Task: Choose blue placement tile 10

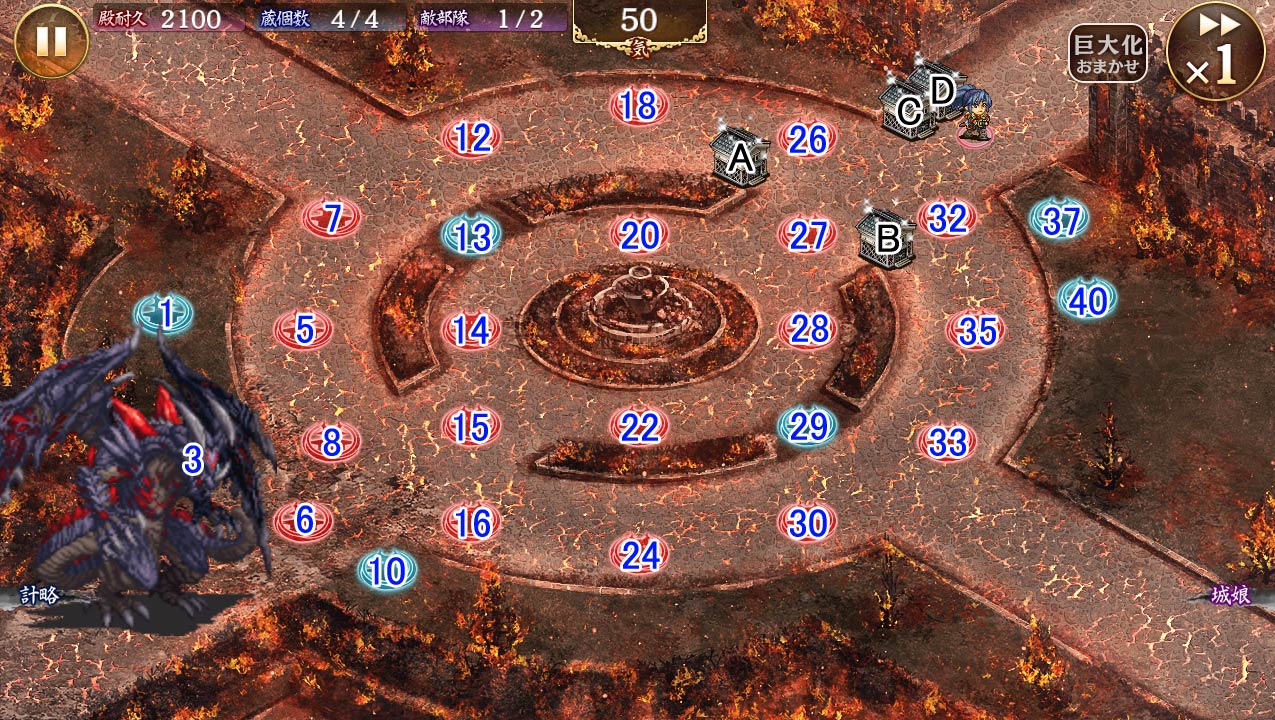Action: click(x=387, y=570)
